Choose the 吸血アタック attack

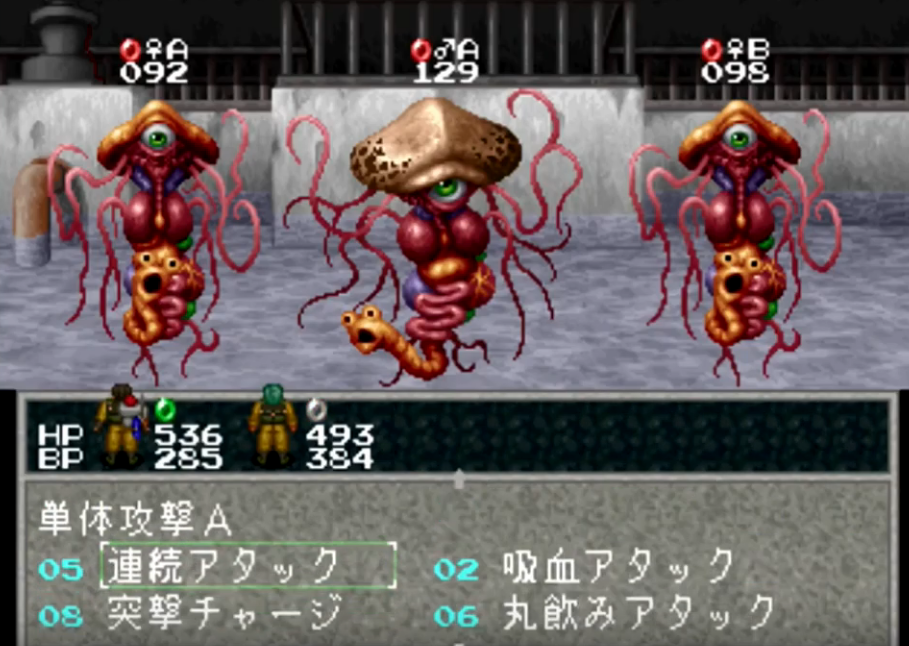(x=619, y=567)
